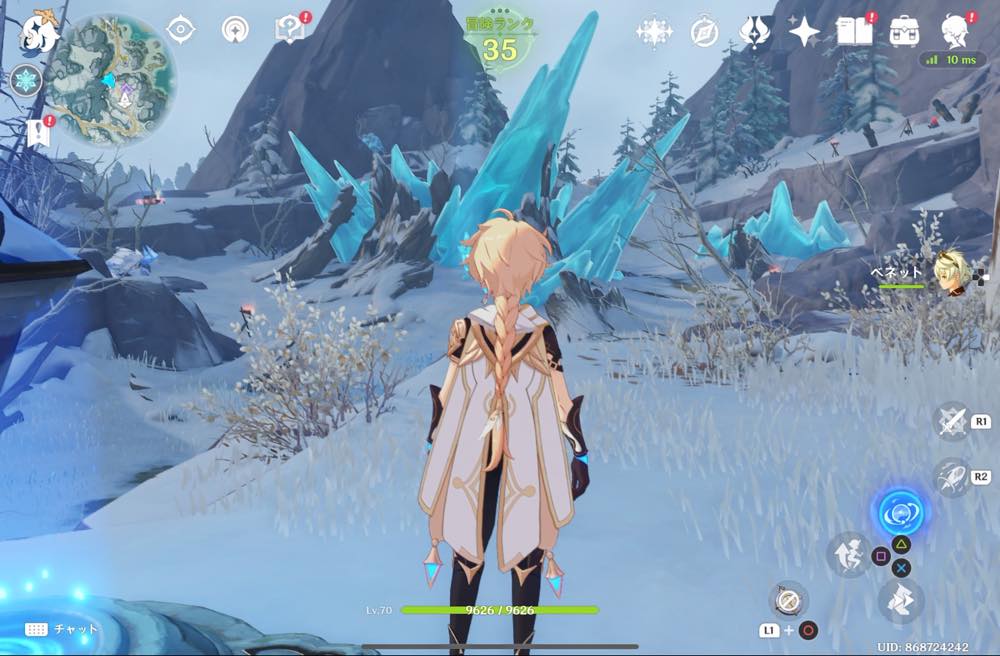The width and height of the screenshot is (1000, 656).
Task: Open the circular minimap
Action: pyautogui.click(x=112, y=80)
